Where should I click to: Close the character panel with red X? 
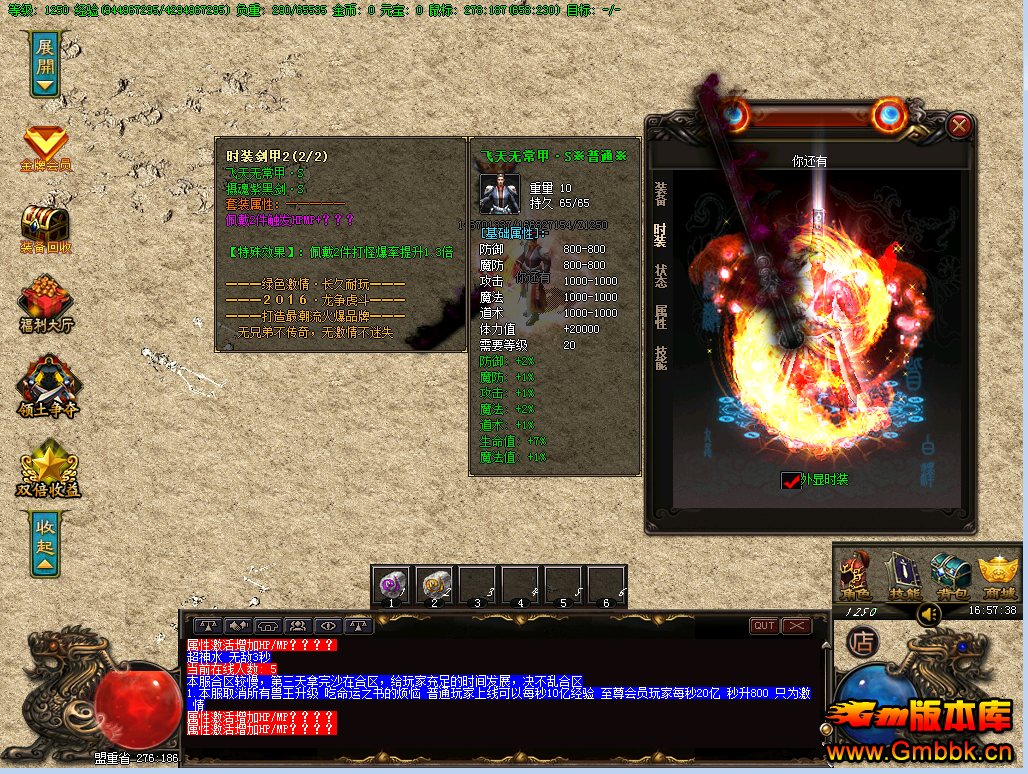[x=959, y=125]
